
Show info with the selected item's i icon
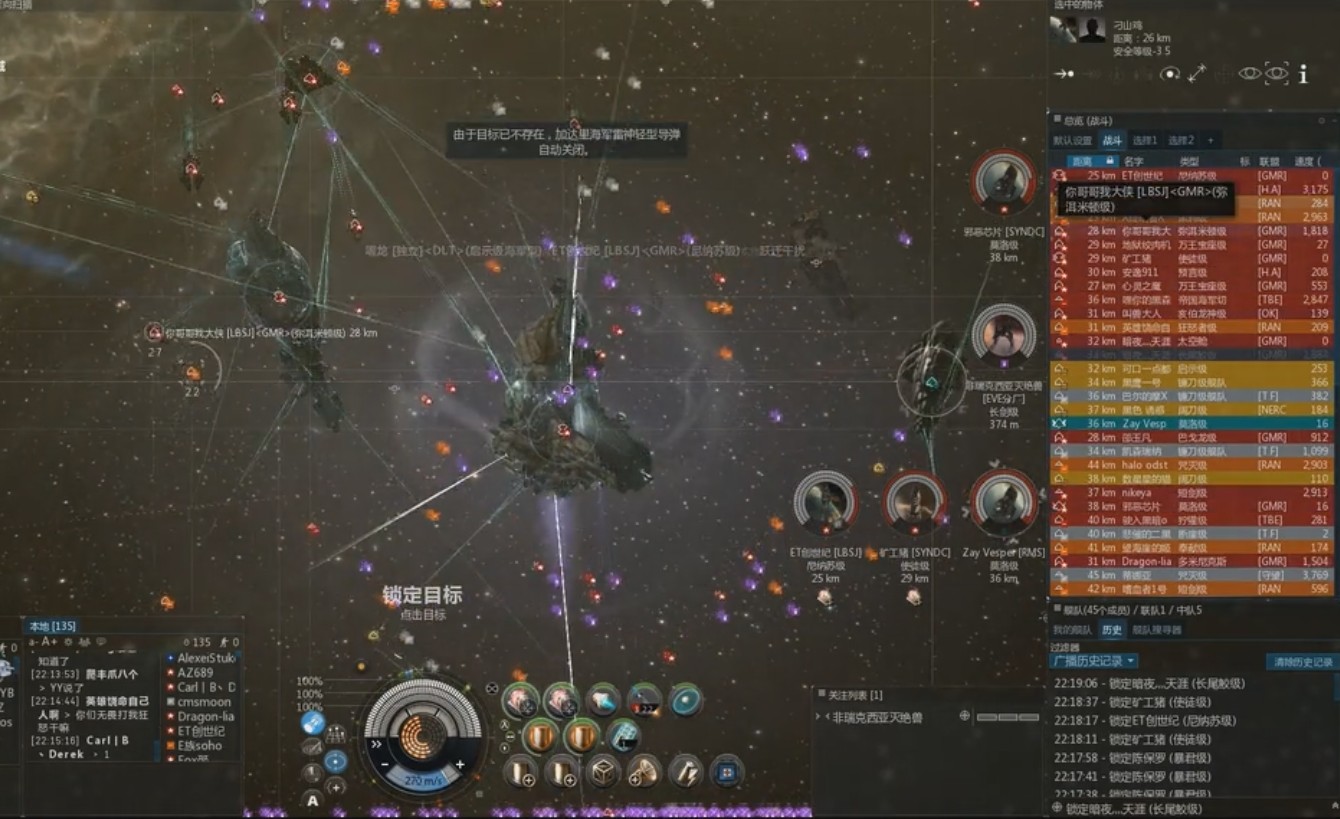pos(1303,74)
